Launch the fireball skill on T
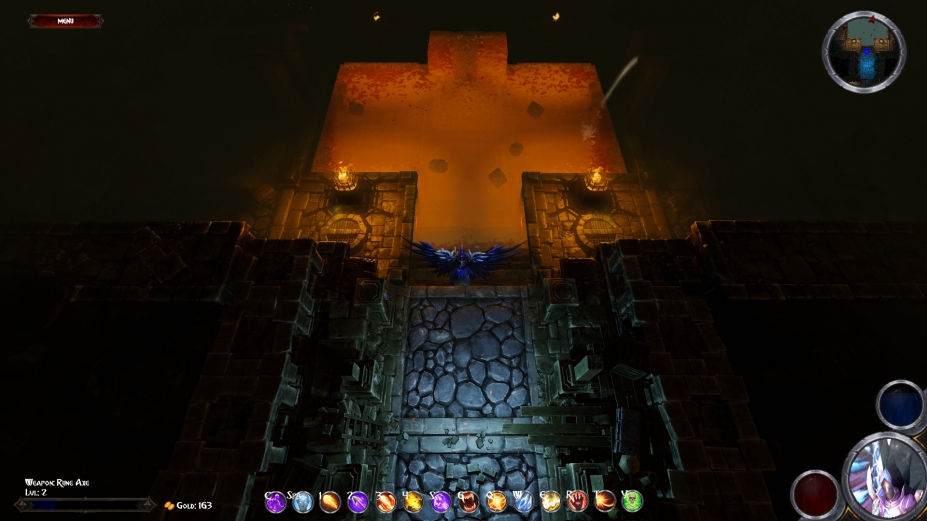Screen dimensions: 927x521 tap(605, 502)
